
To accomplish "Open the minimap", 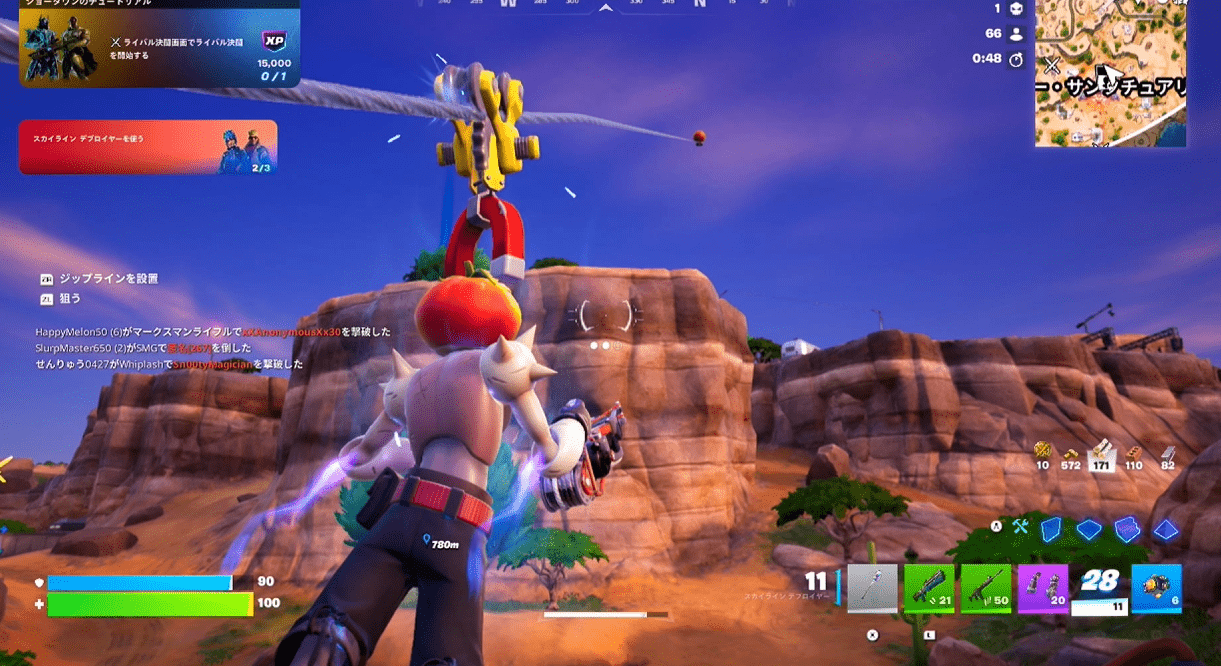I will point(1110,73).
